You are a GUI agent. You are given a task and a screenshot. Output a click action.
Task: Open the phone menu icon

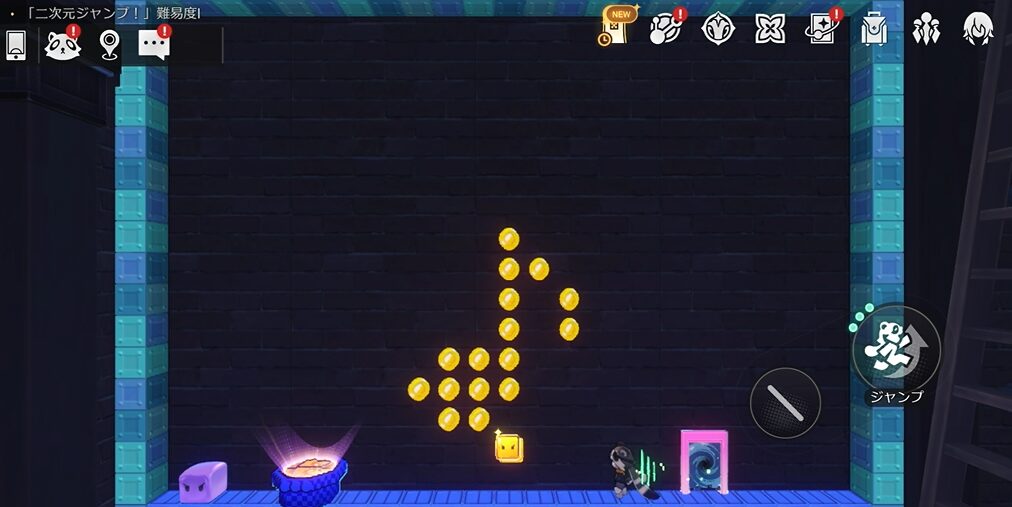pos(16,45)
